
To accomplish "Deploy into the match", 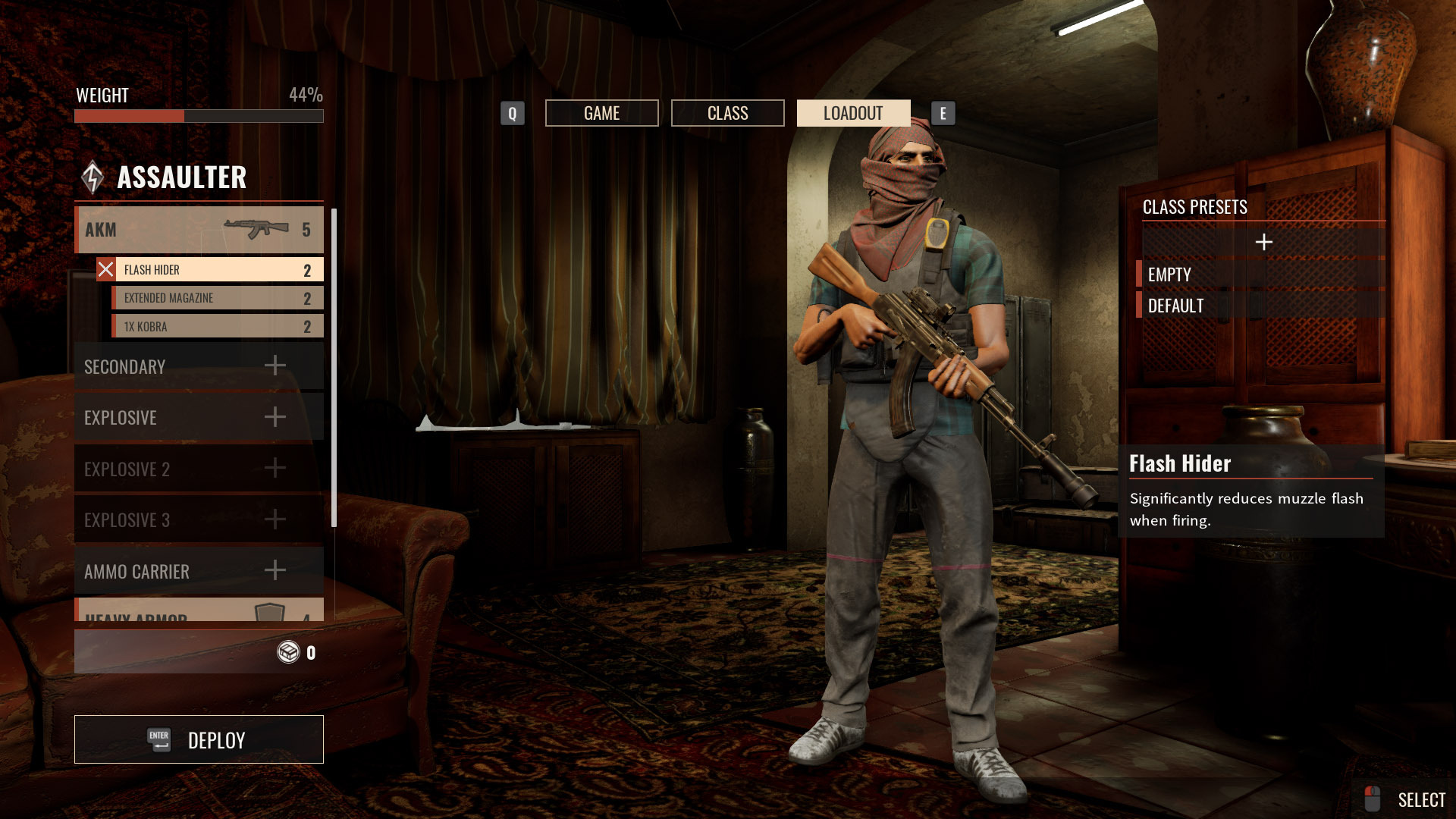I will click(199, 739).
